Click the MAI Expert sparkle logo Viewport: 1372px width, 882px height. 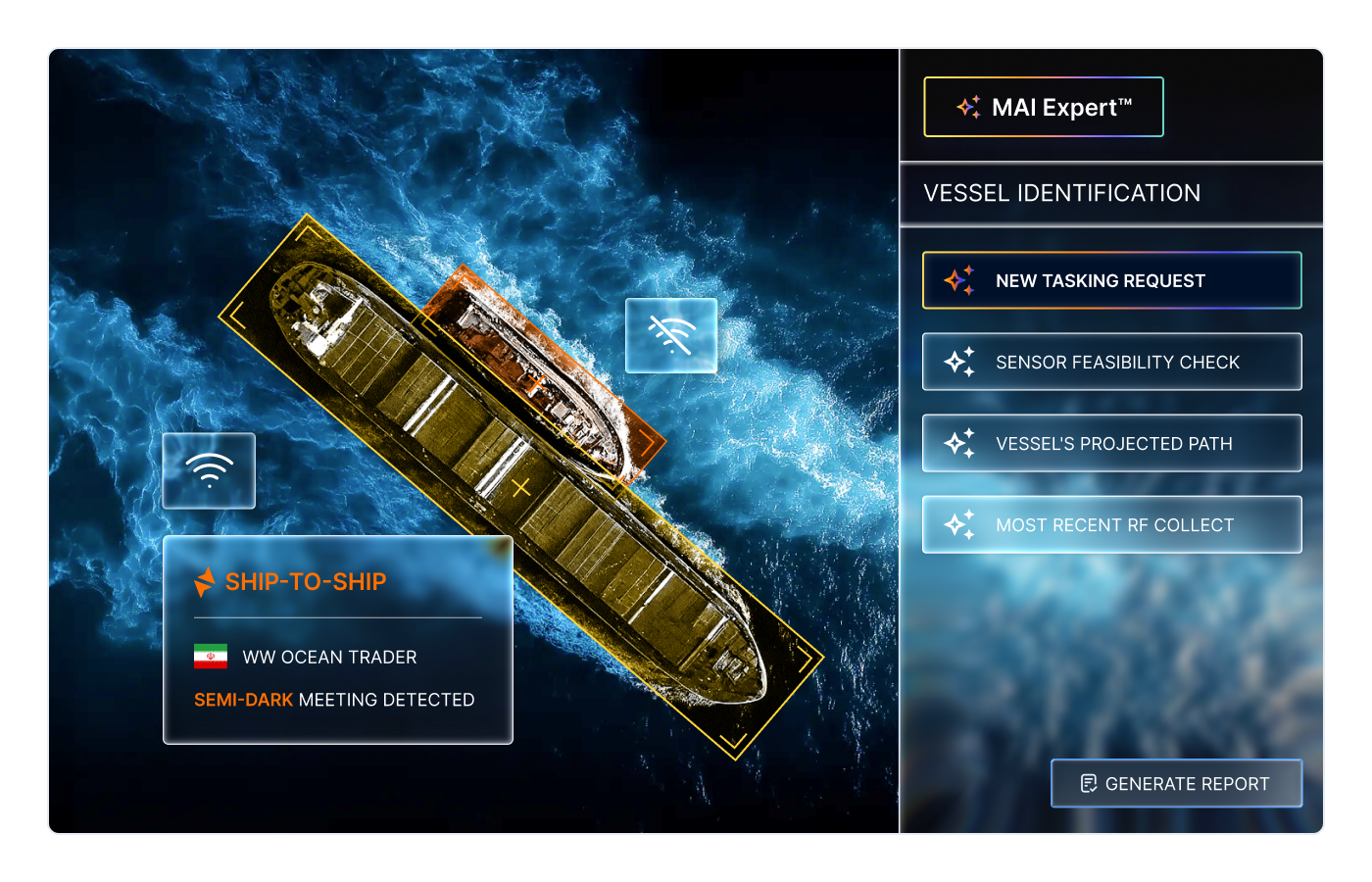coord(967,107)
